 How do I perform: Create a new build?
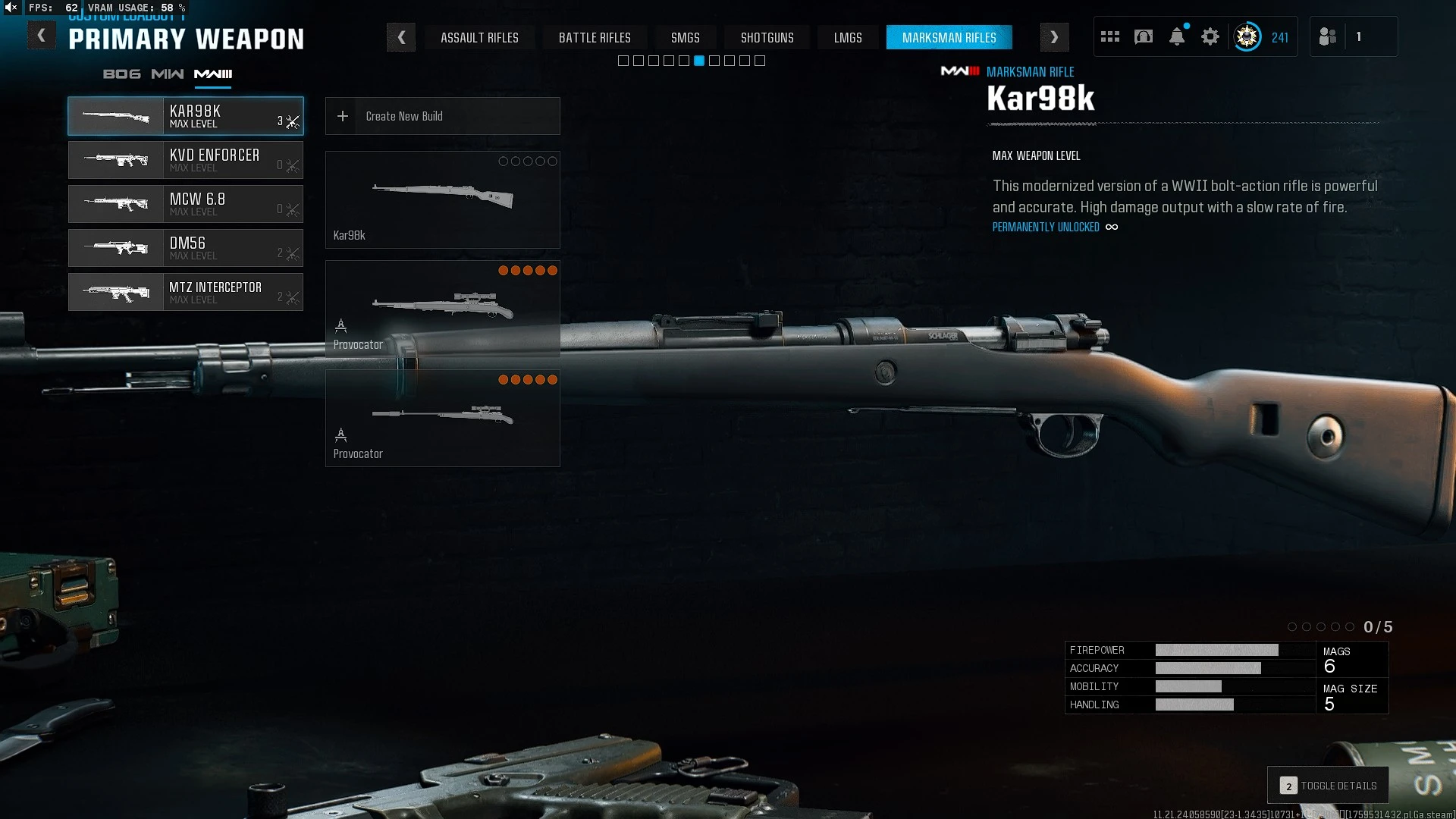[442, 116]
